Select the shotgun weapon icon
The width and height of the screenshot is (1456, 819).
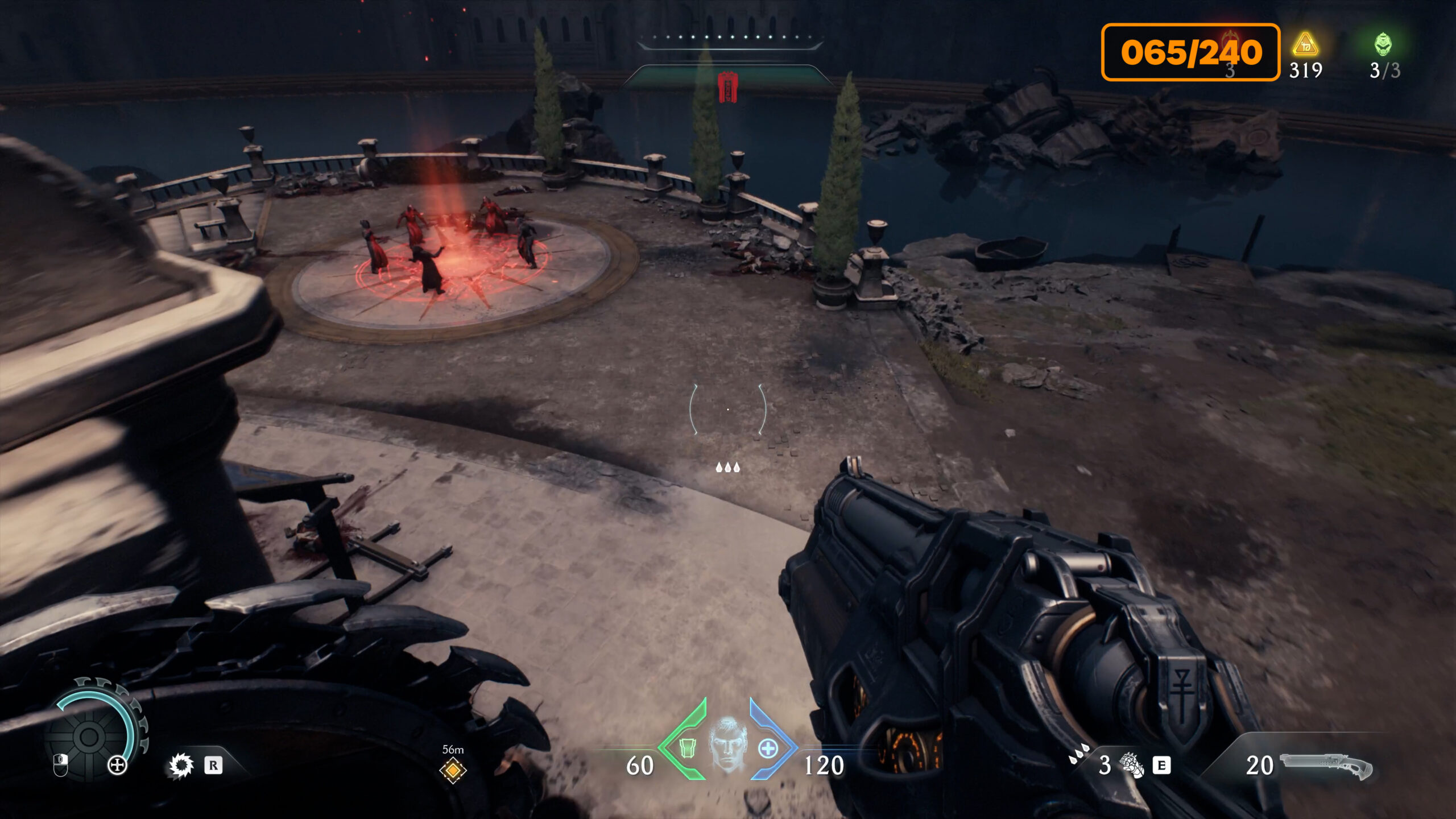1326,765
